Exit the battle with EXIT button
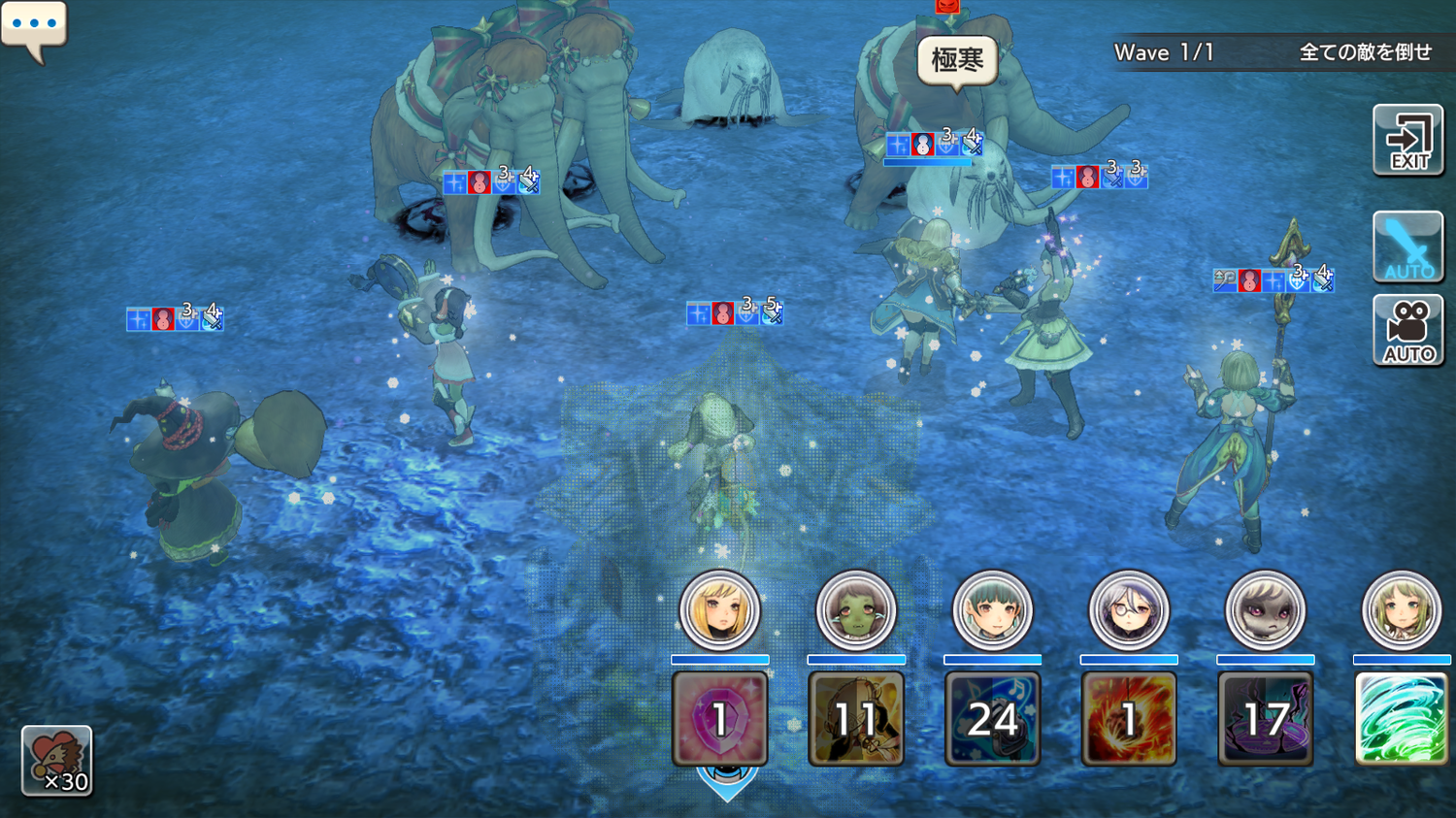 click(1407, 141)
